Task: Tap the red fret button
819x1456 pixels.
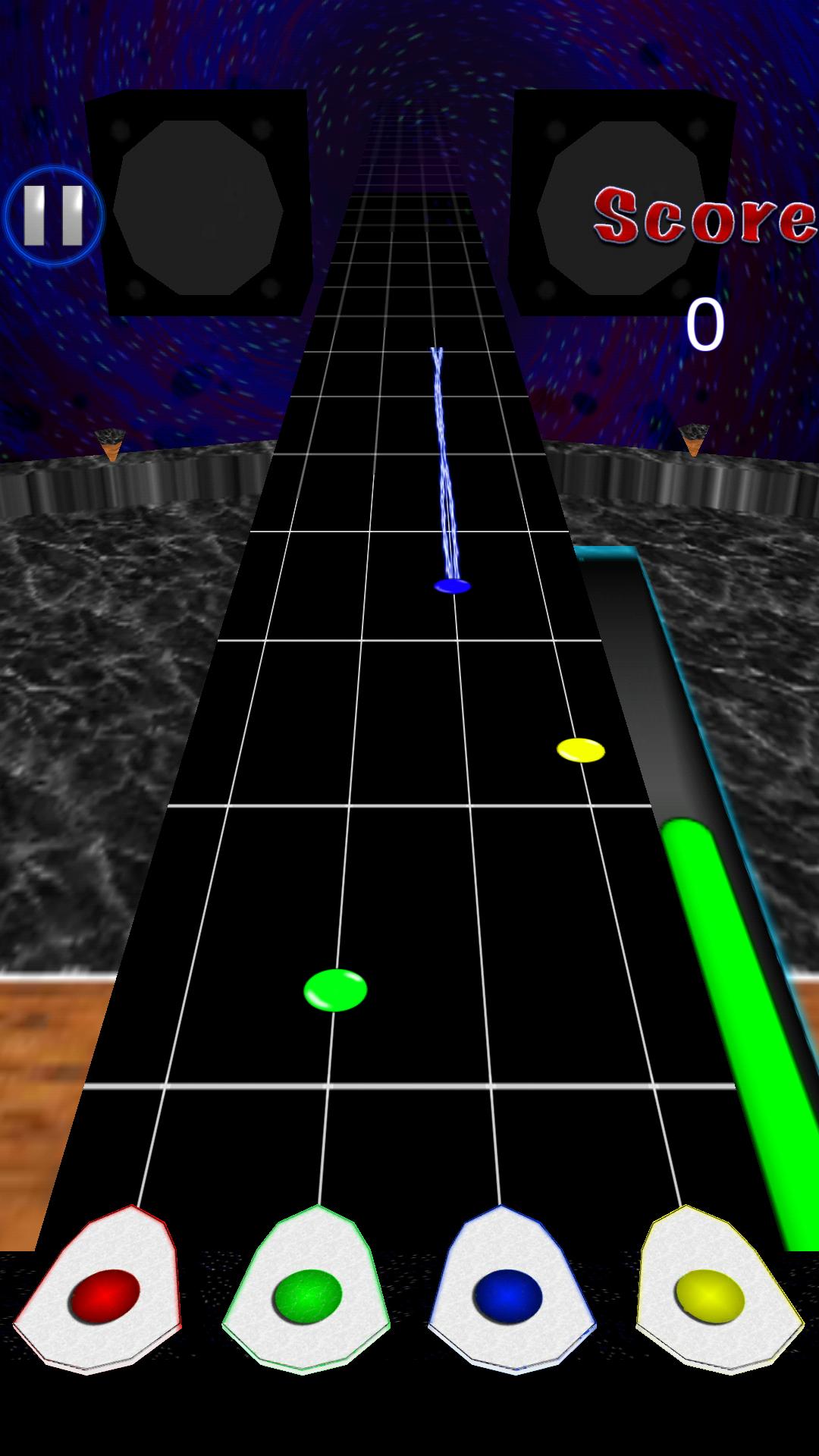Action: click(104, 1295)
